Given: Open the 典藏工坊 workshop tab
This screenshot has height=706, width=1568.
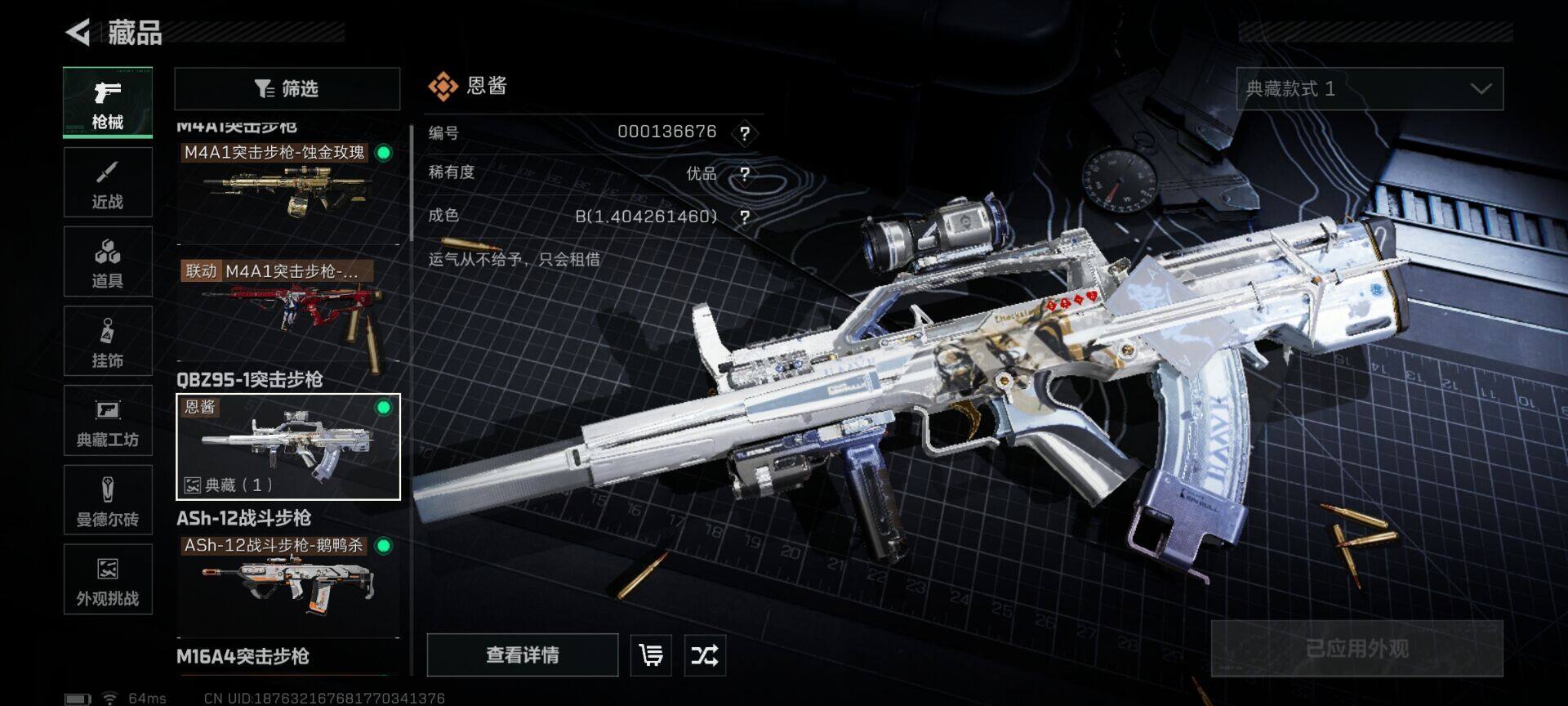Looking at the screenshot, I should point(108,420).
